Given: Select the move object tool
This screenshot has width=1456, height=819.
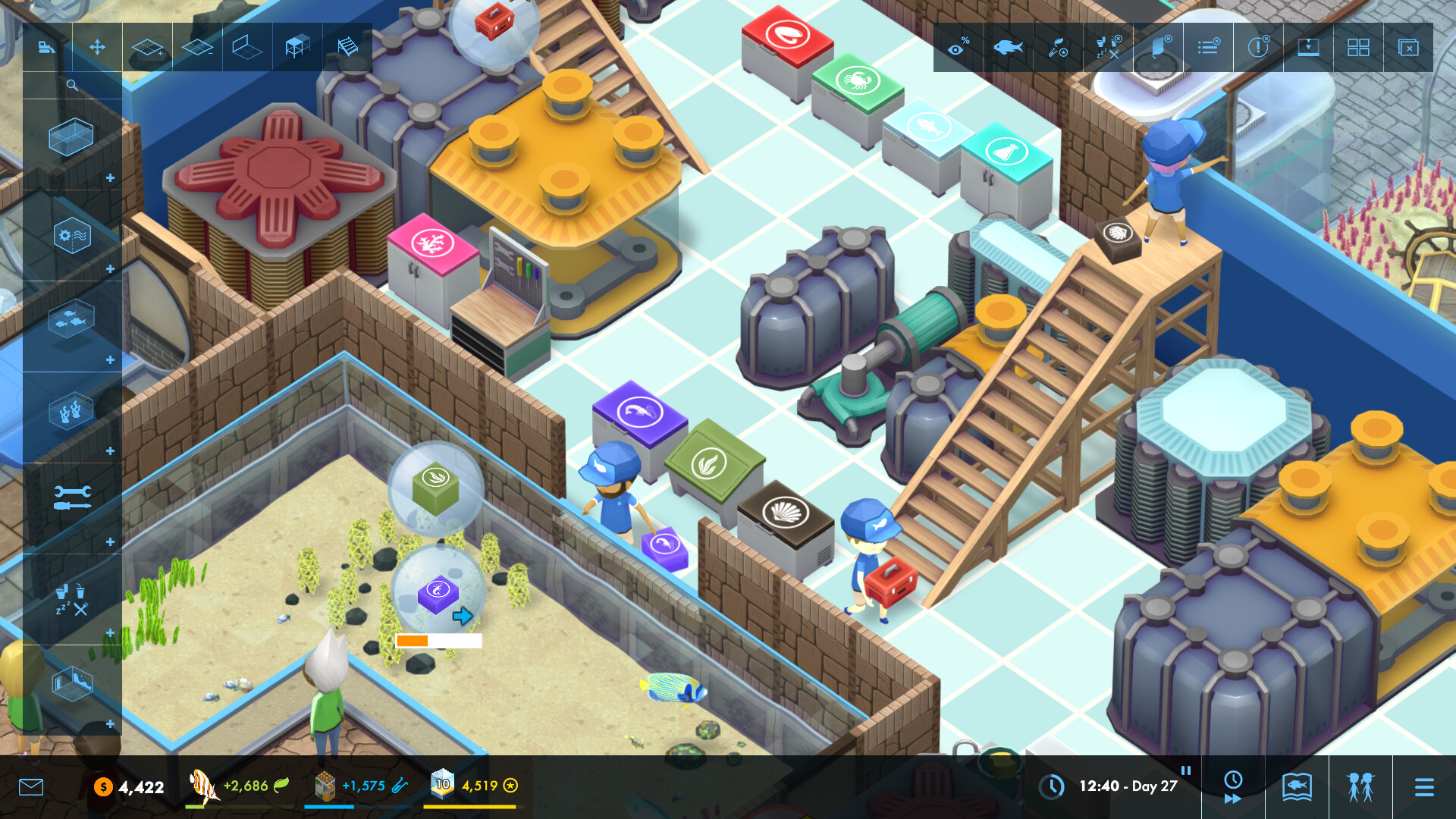Looking at the screenshot, I should pos(96,47).
